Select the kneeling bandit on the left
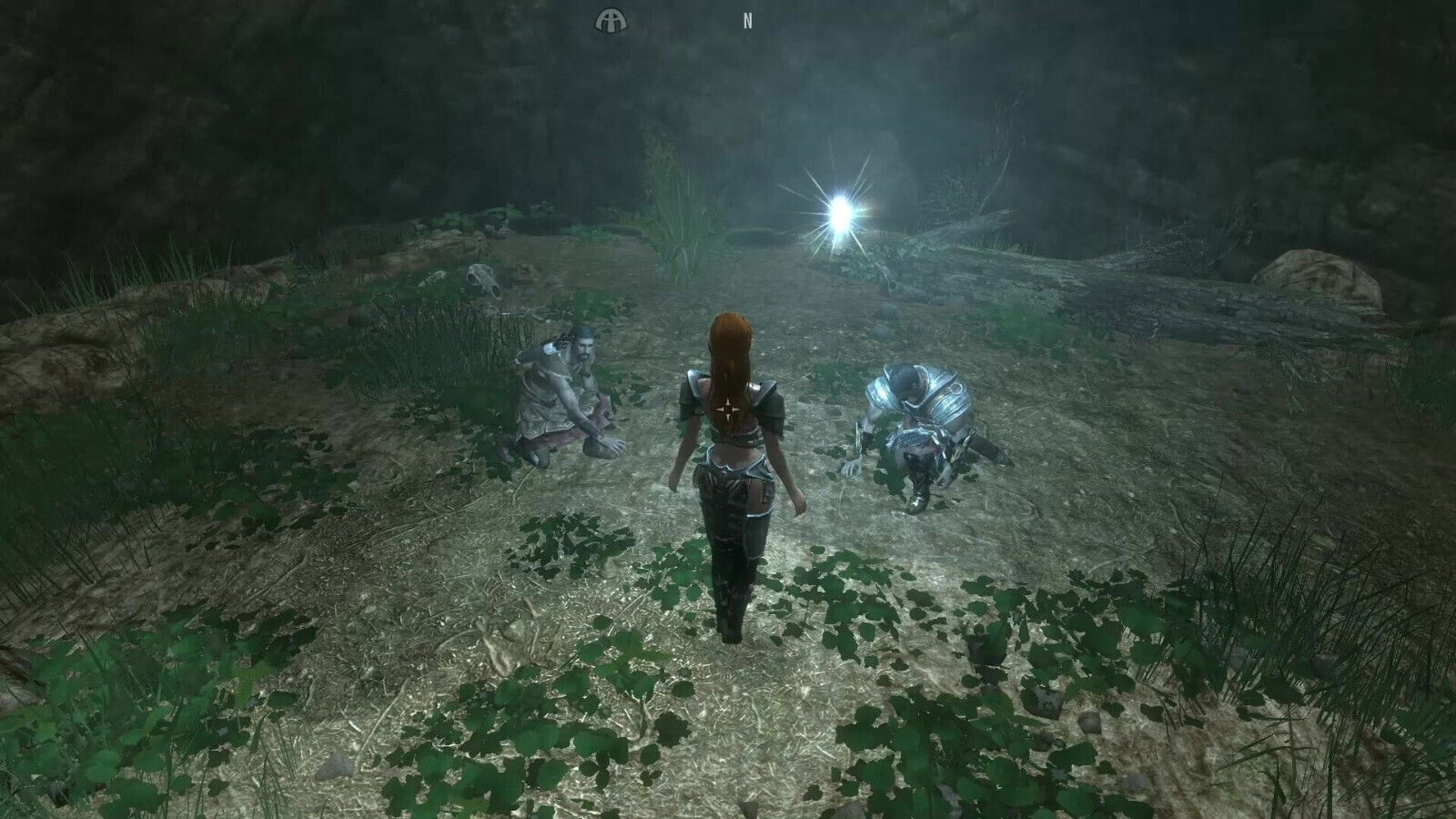This screenshot has height=819, width=1456. [560, 391]
